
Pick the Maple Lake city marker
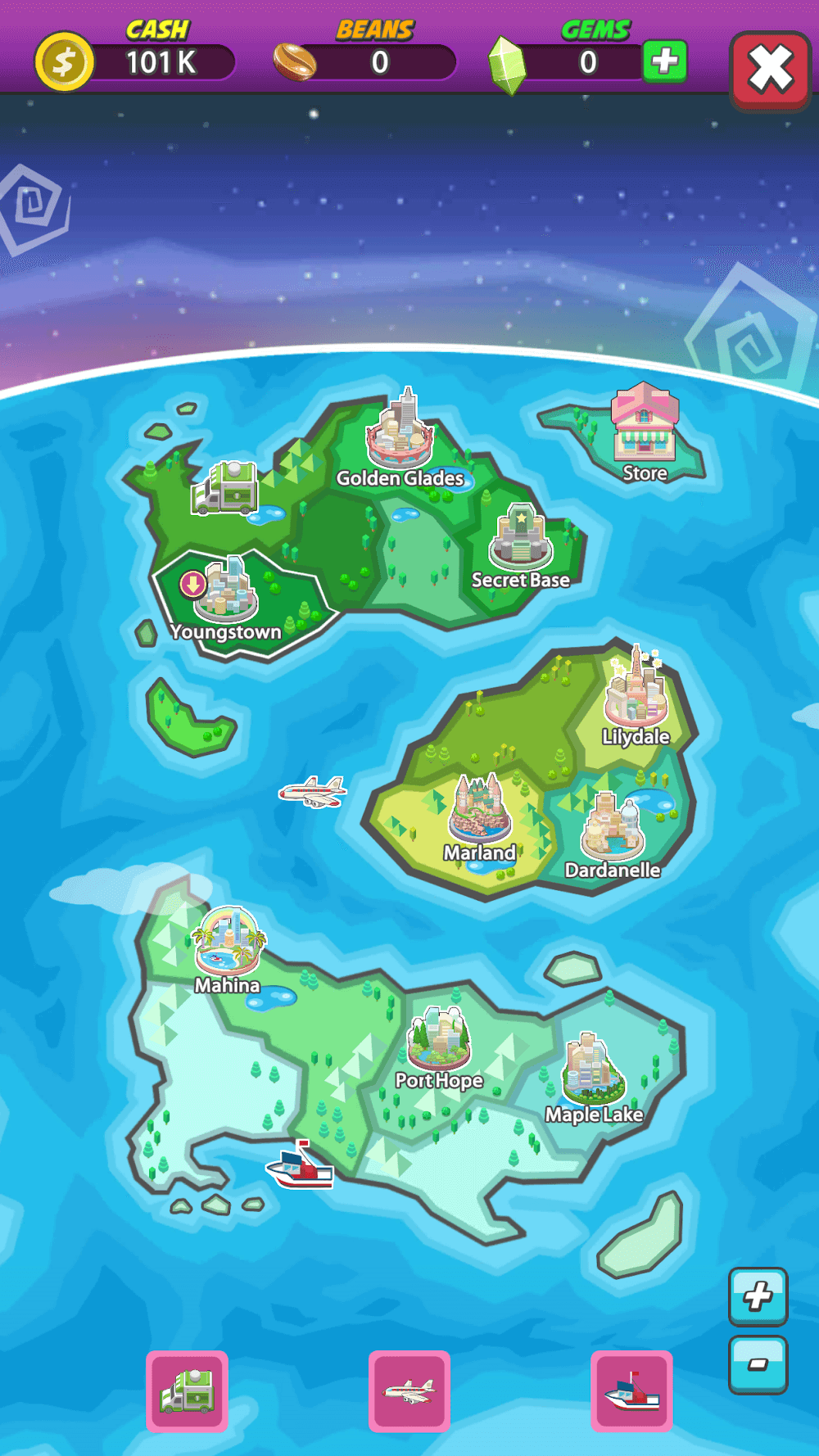pos(594,1071)
